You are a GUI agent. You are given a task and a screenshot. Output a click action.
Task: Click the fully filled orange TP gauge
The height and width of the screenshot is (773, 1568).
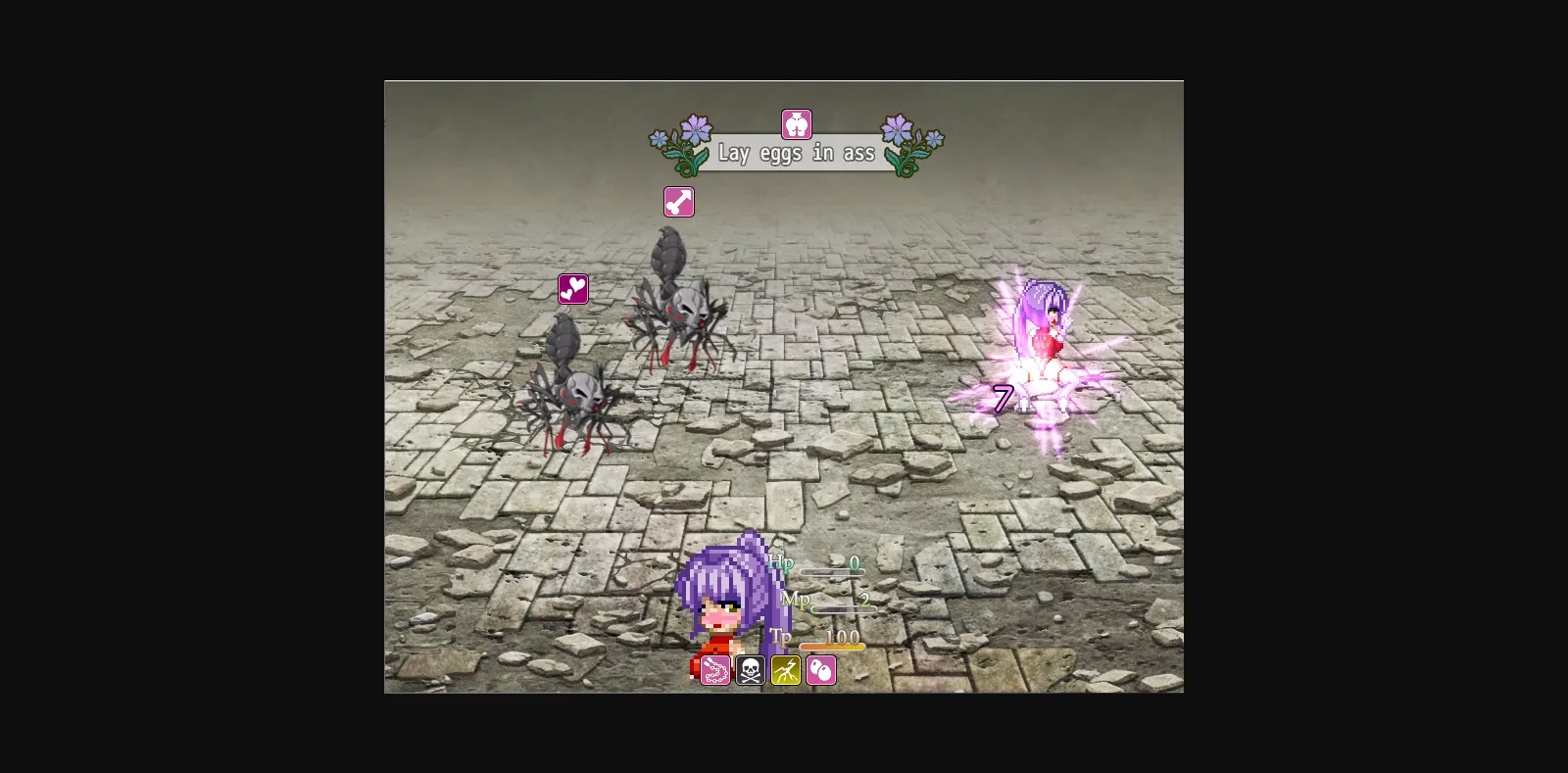coord(831,647)
